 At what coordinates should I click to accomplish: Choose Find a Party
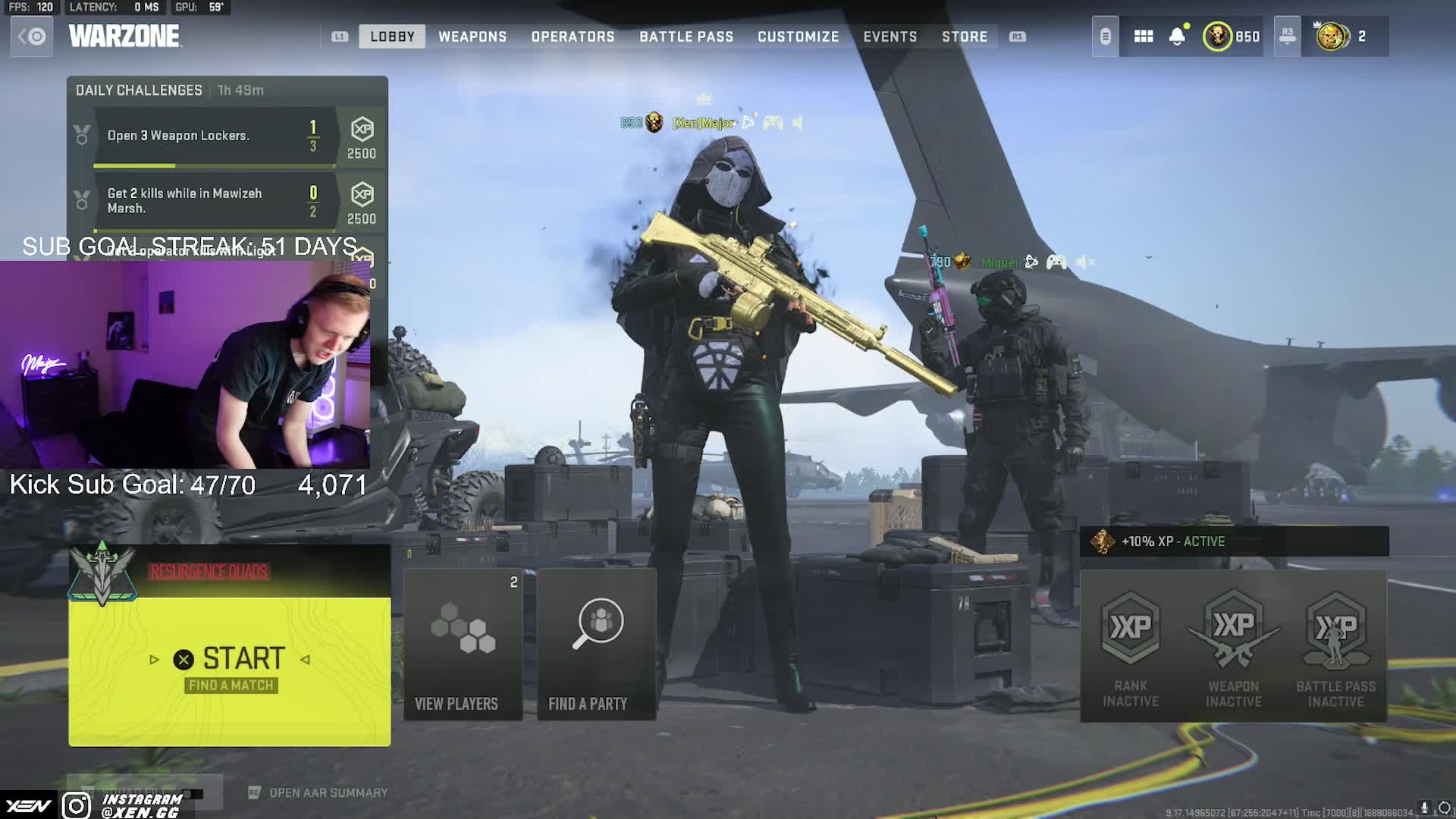596,645
